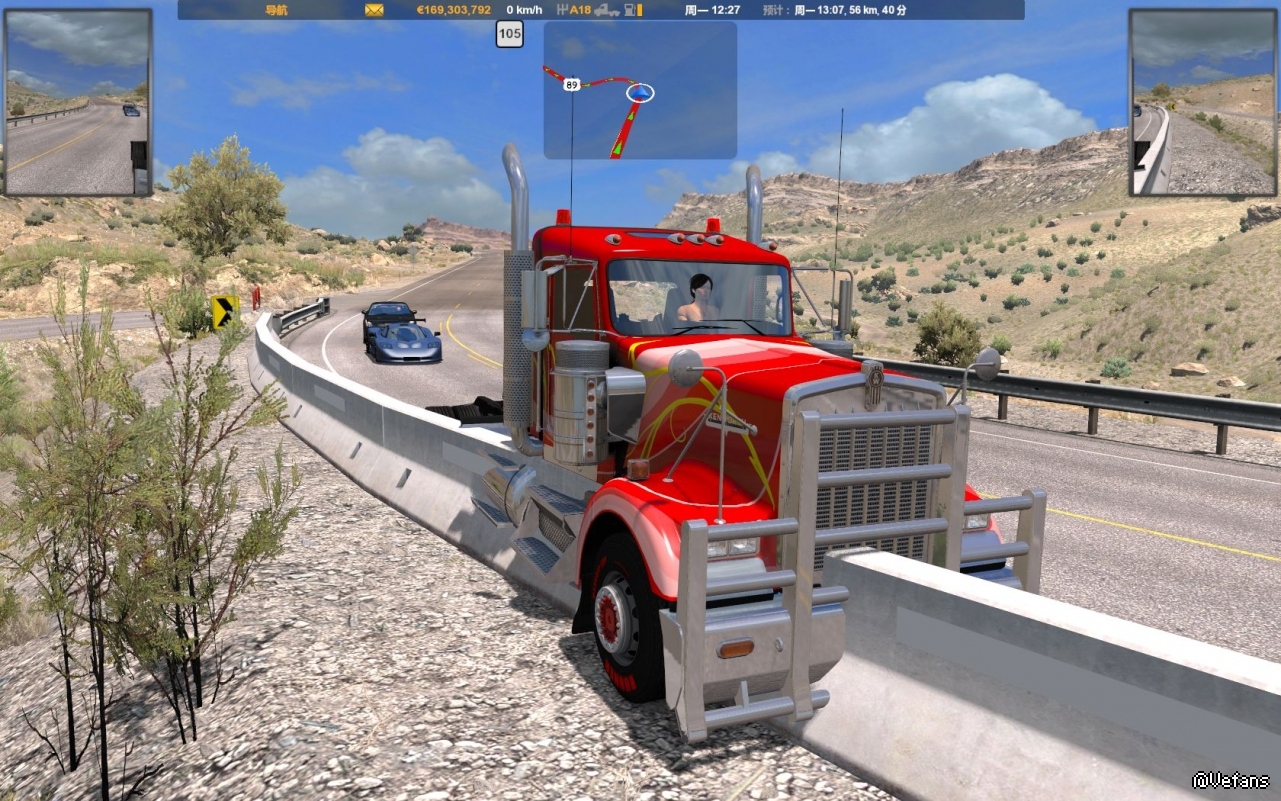
Task: Click the route advisor GPS map
Action: click(x=640, y=90)
